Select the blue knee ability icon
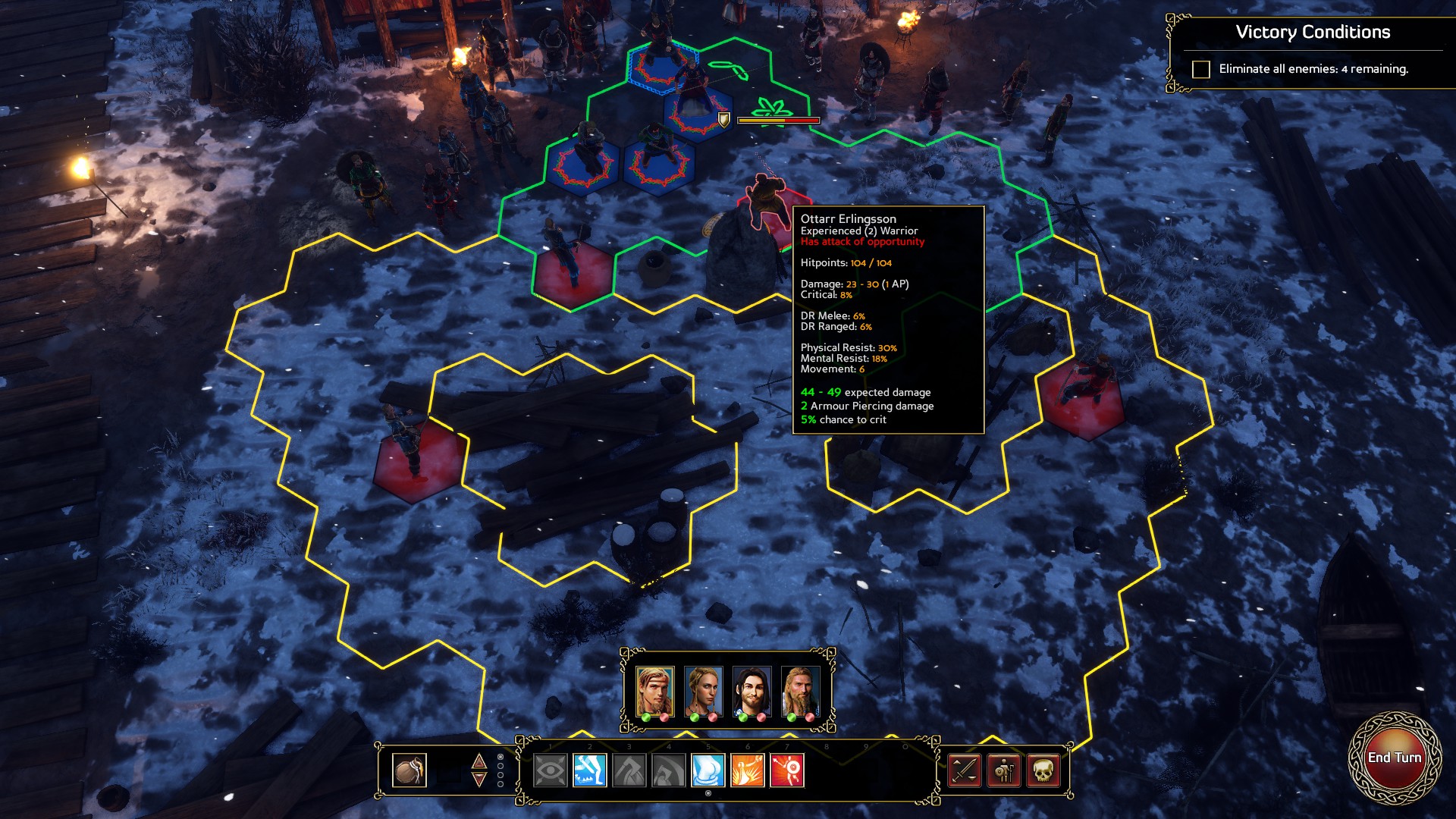 pyautogui.click(x=708, y=771)
